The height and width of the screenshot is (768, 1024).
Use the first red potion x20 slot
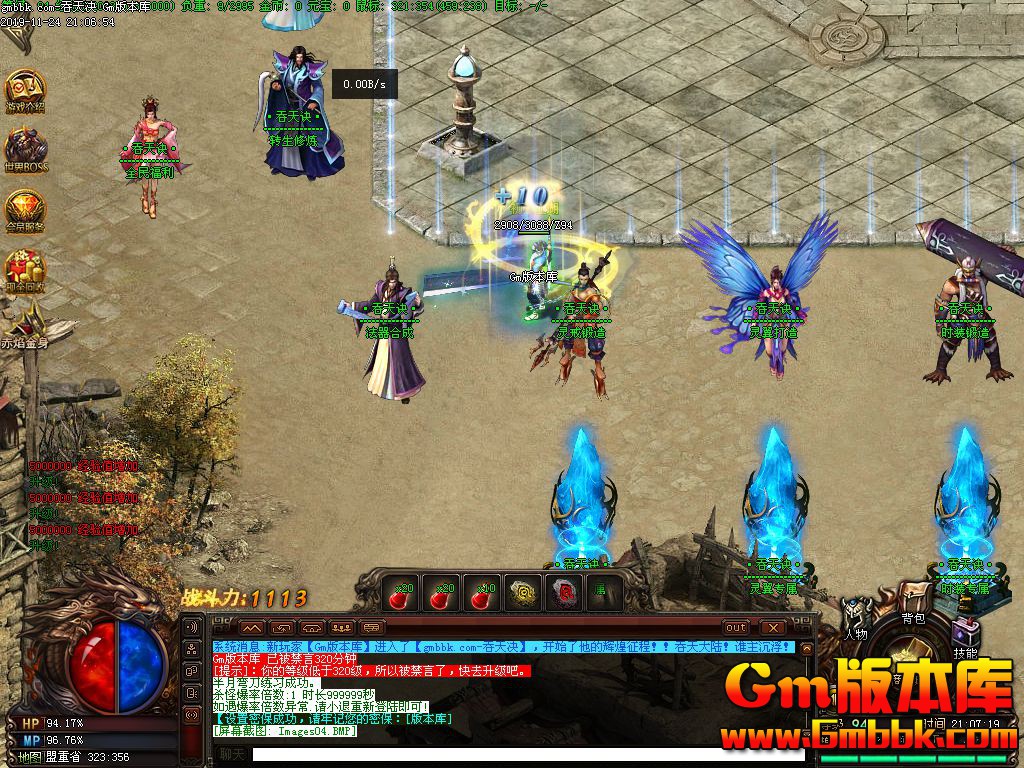coord(401,592)
